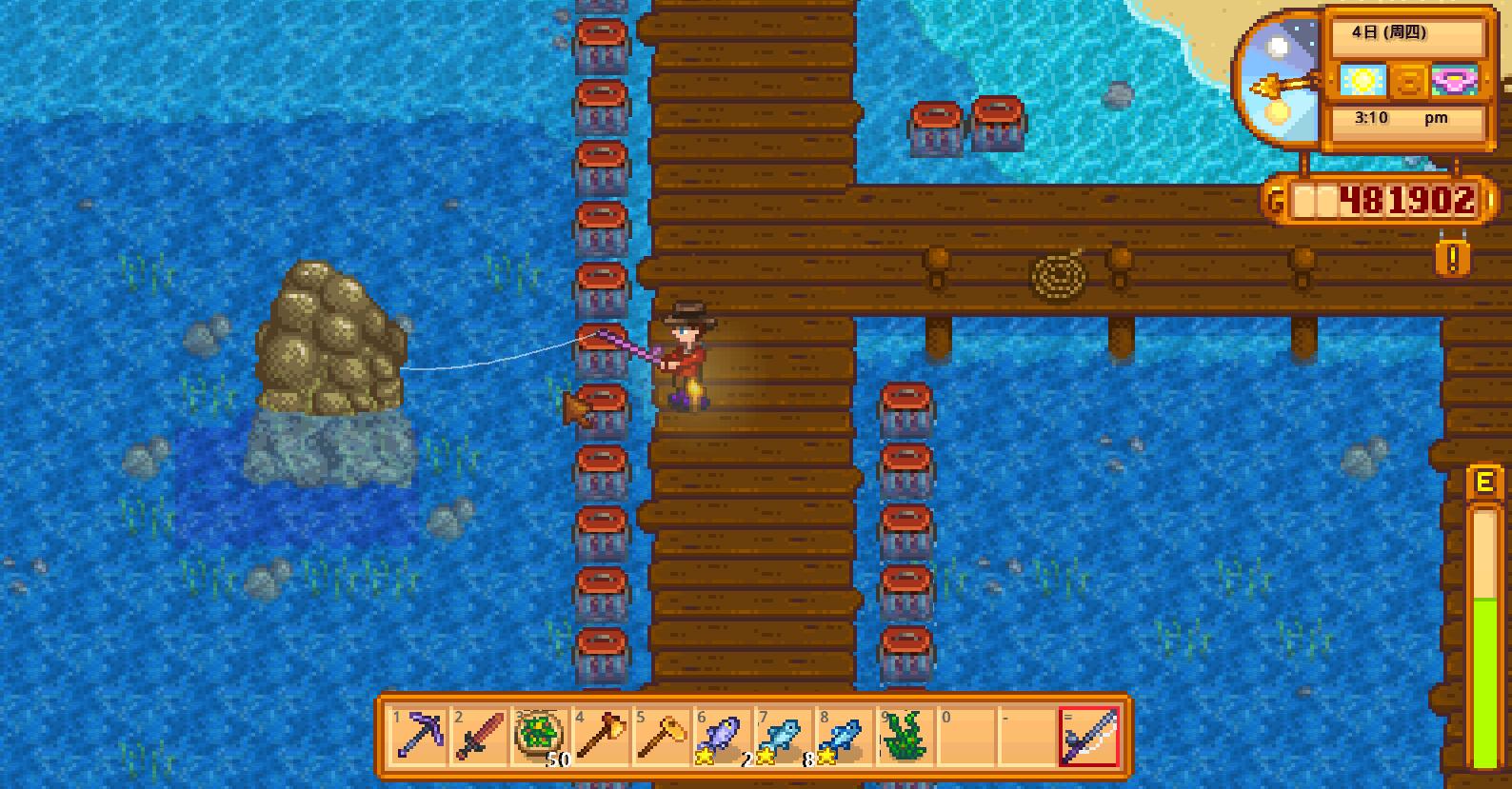Open the journal exclamation mark icon
The height and width of the screenshot is (789, 1512).
point(1452,258)
